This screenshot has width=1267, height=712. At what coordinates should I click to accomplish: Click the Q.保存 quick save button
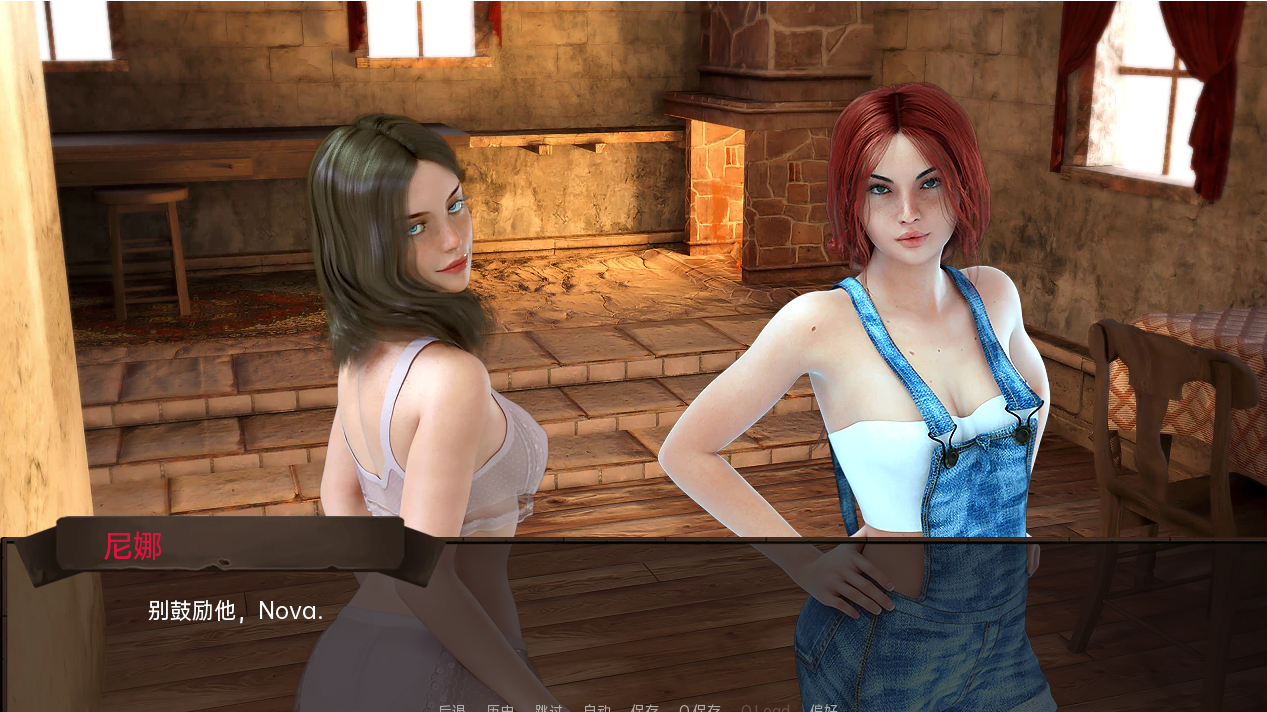coord(700,708)
